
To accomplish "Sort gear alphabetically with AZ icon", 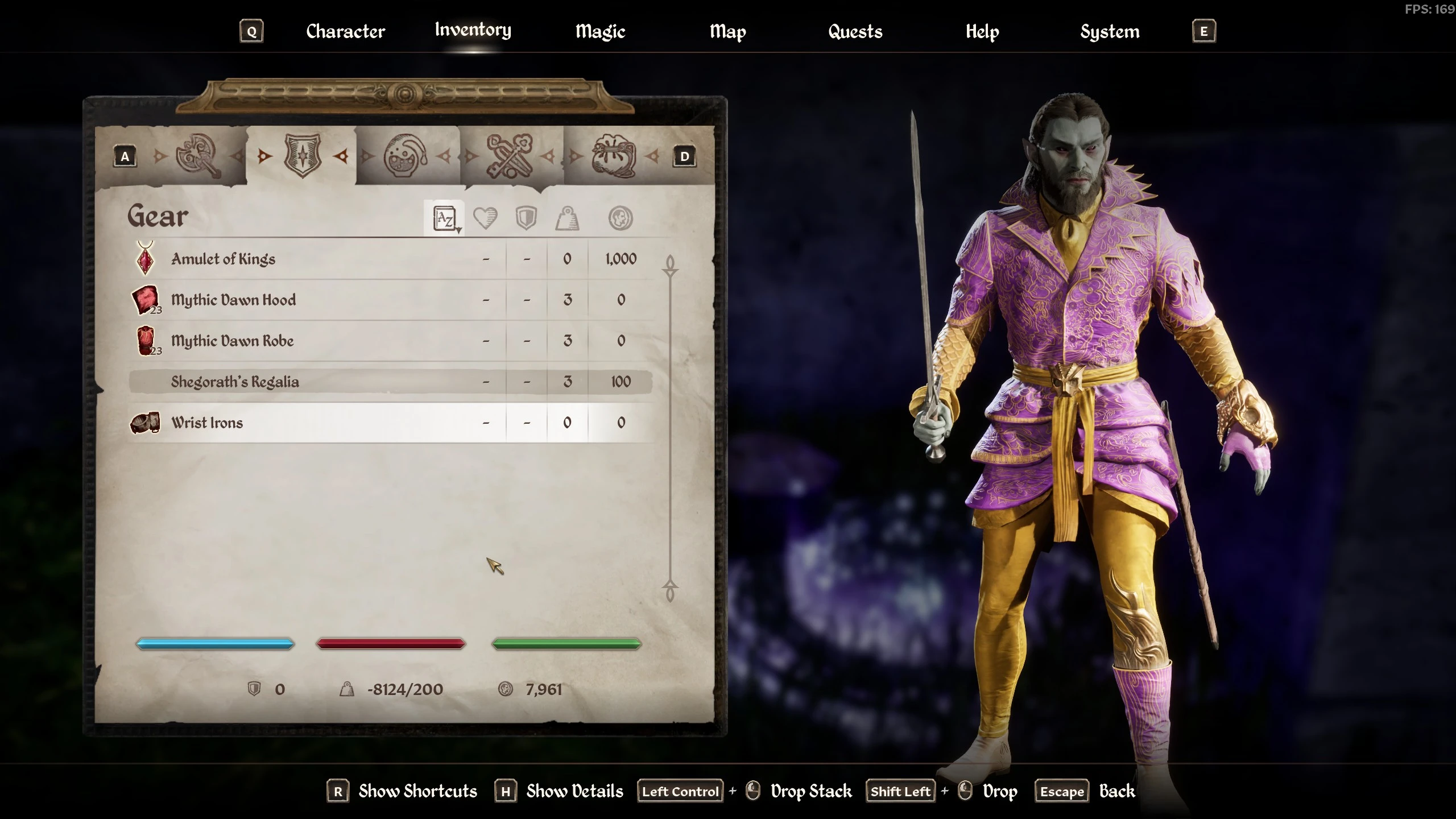I will tap(445, 218).
